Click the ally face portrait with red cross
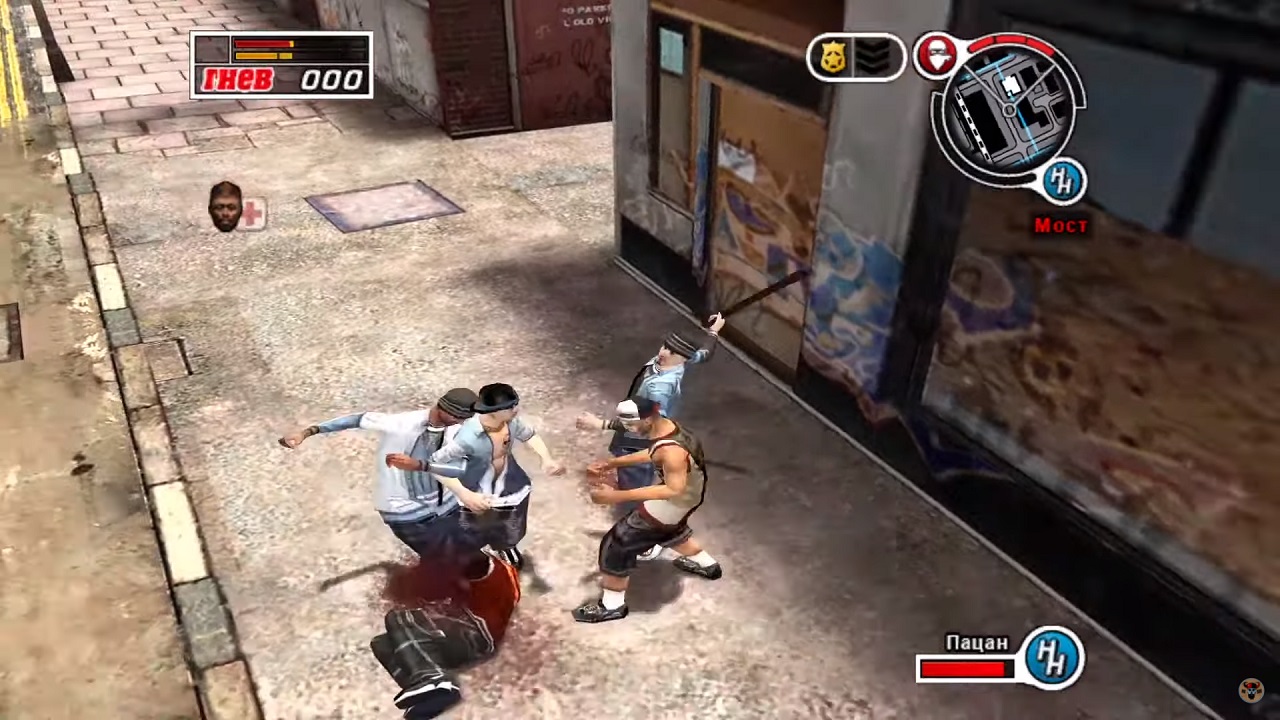 click(x=226, y=206)
